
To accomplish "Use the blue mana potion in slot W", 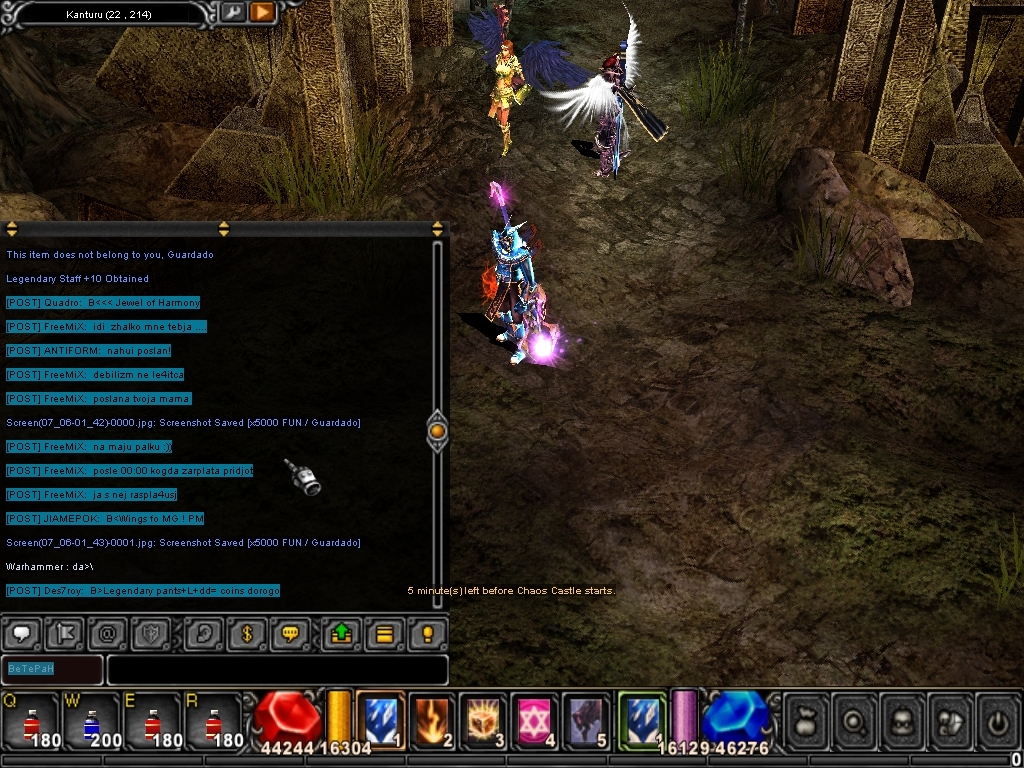I will pos(91,720).
